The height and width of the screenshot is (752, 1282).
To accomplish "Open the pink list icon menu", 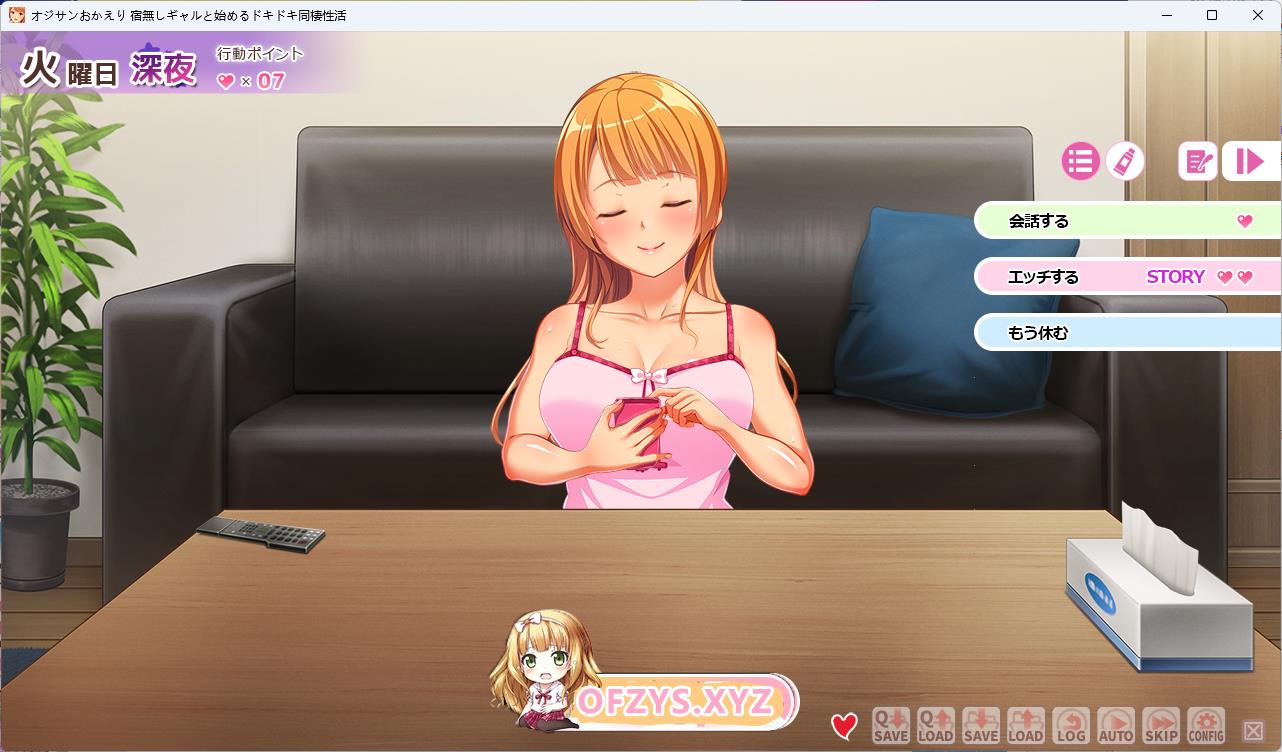I will tap(1080, 161).
